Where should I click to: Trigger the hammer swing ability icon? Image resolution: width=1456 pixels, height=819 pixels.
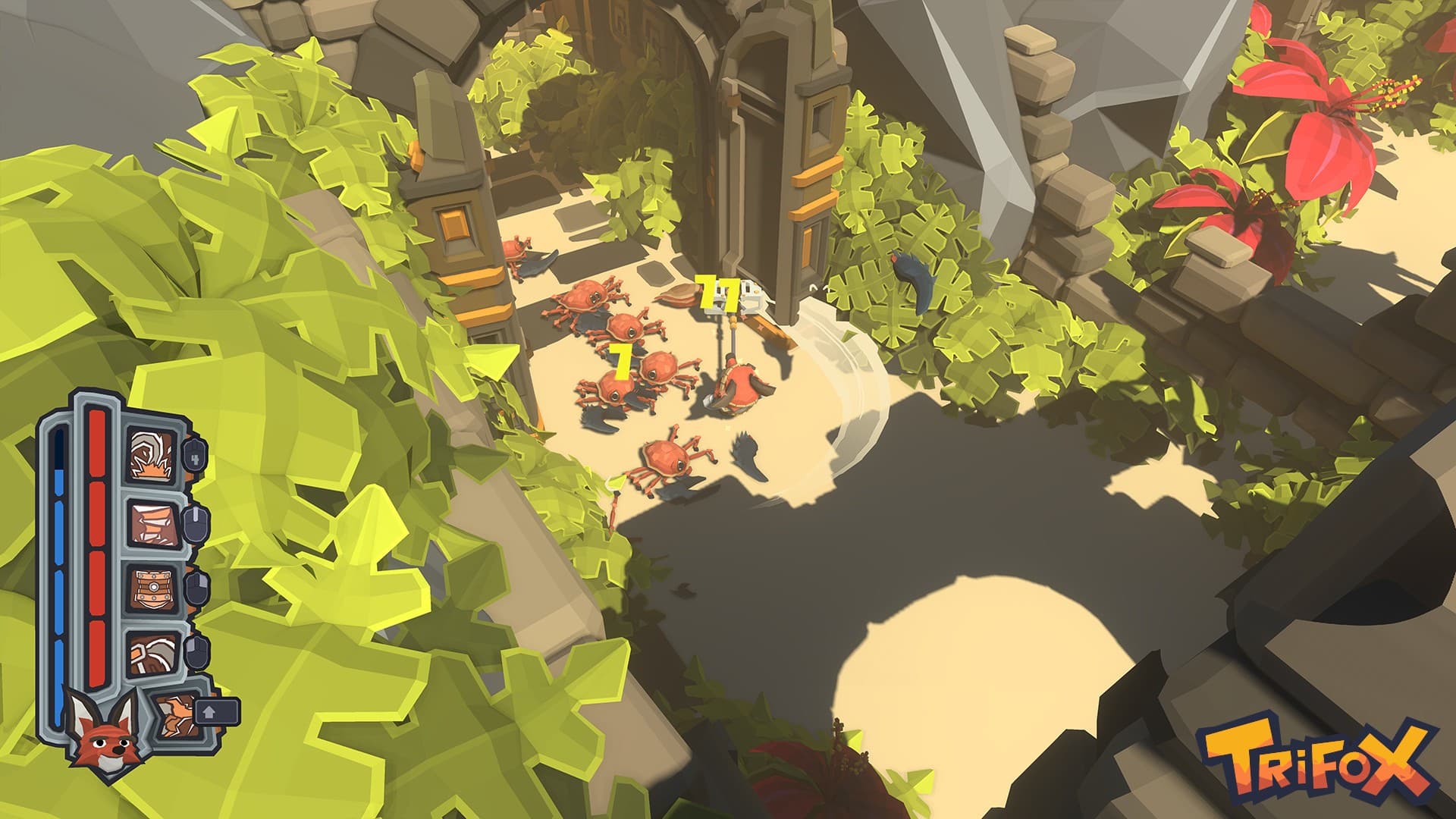(152, 653)
